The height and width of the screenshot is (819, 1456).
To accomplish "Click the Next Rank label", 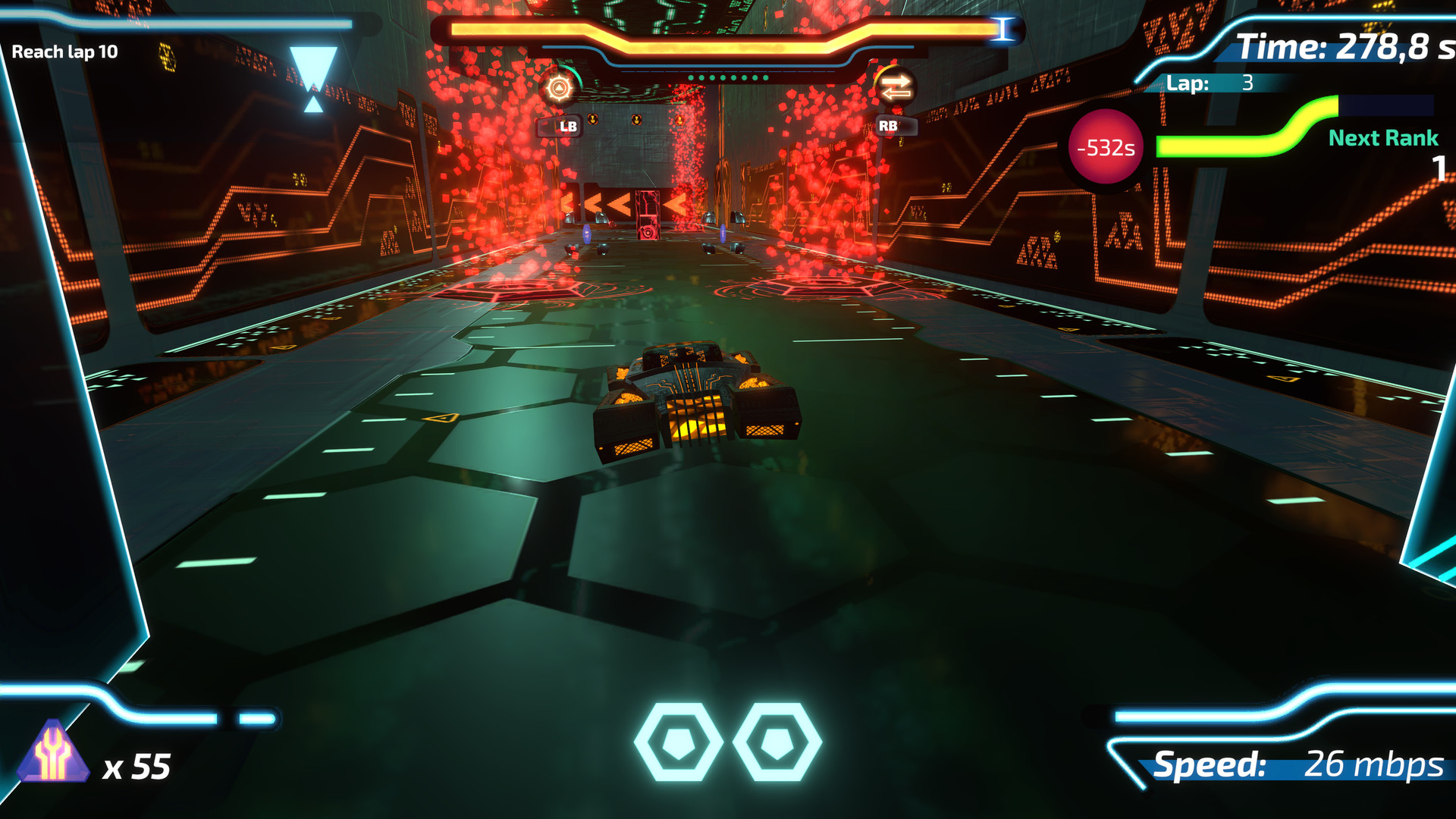I will [1382, 138].
